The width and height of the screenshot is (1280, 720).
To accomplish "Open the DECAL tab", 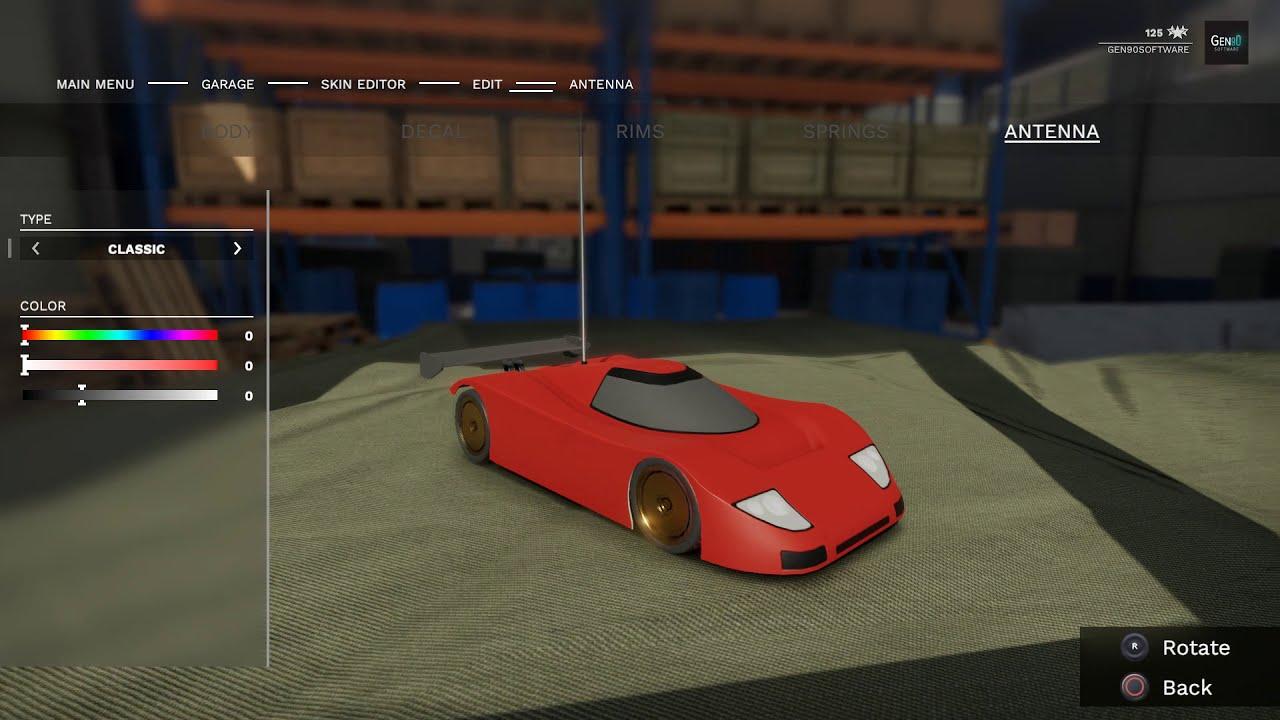I will 432,131.
